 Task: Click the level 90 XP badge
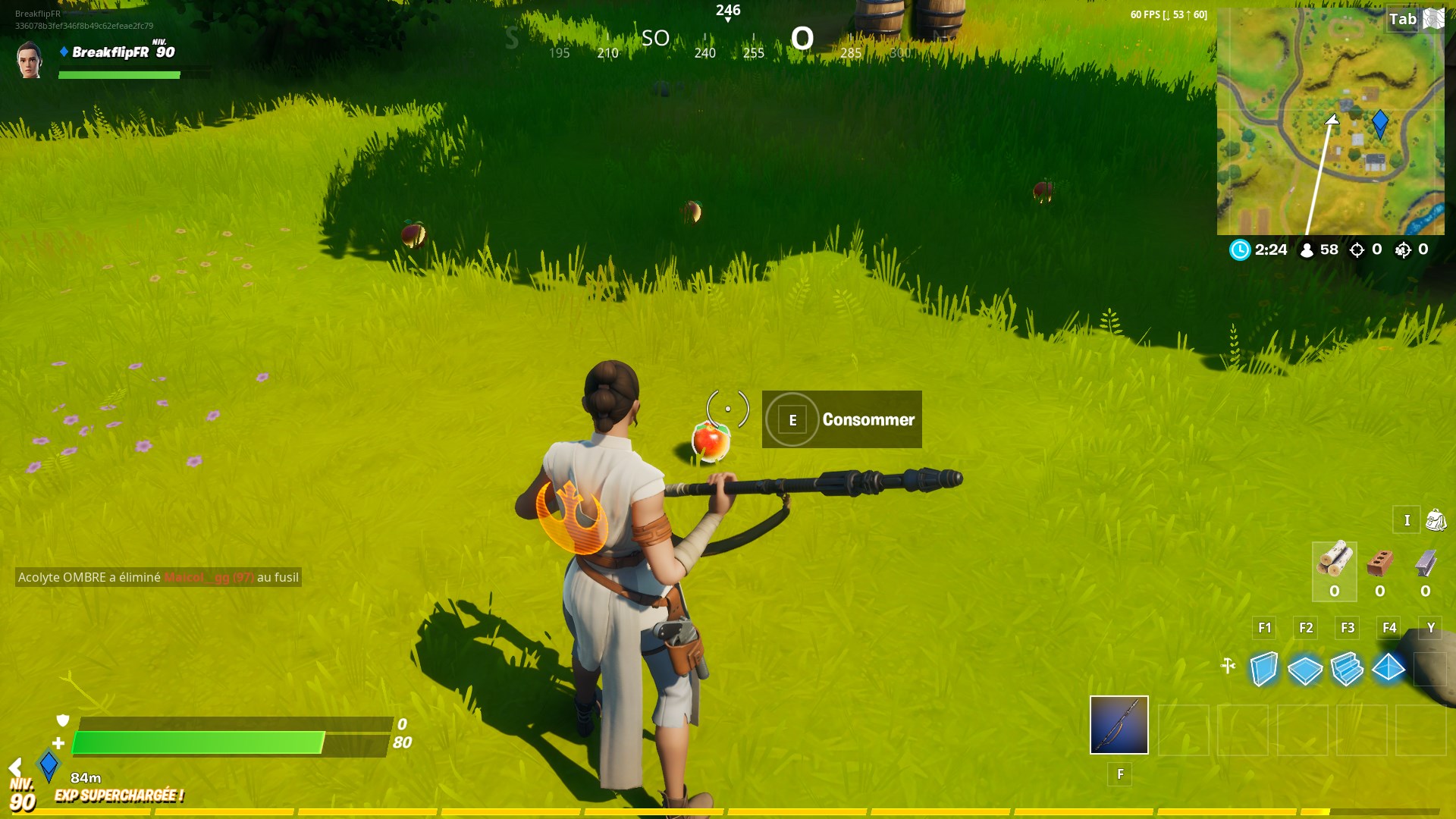(x=23, y=795)
